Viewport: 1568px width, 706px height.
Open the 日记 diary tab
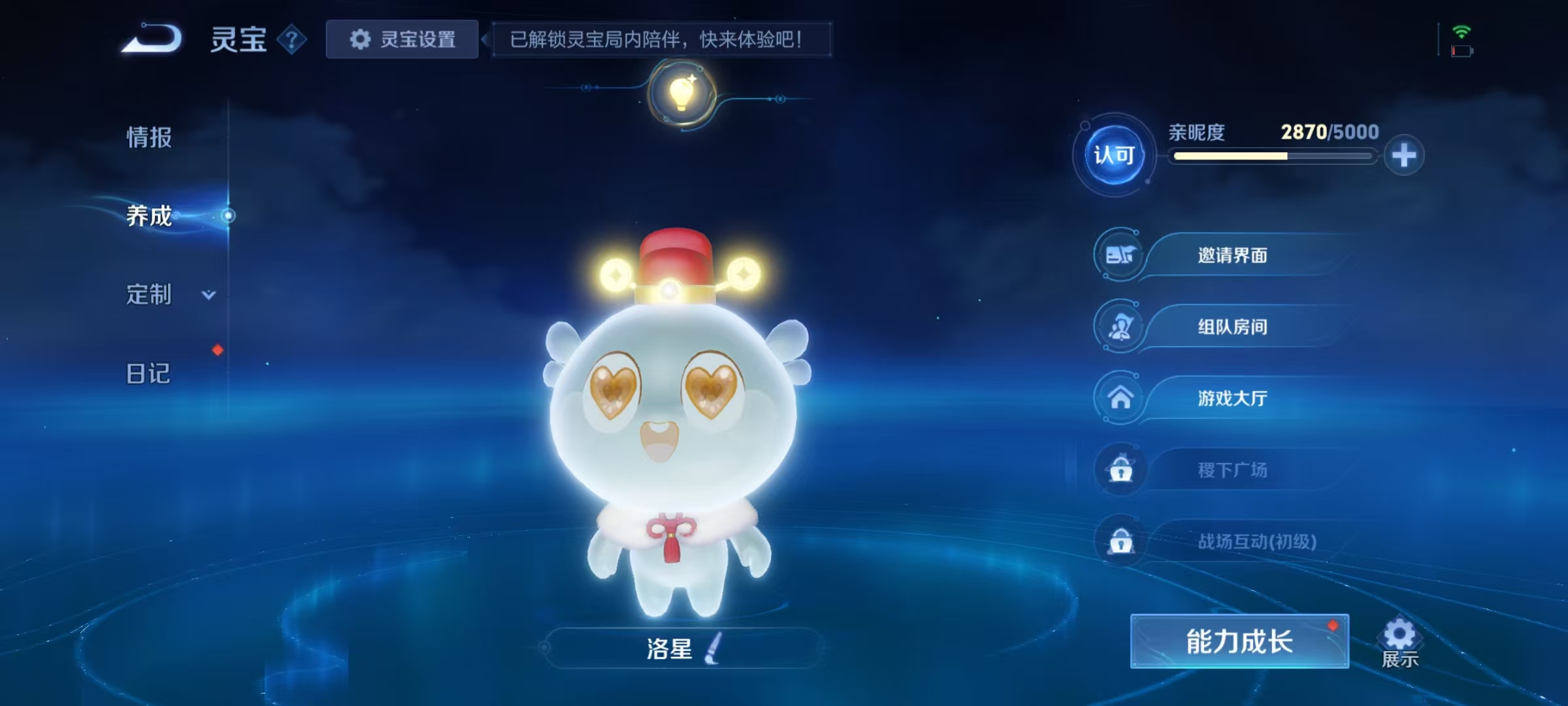point(148,374)
